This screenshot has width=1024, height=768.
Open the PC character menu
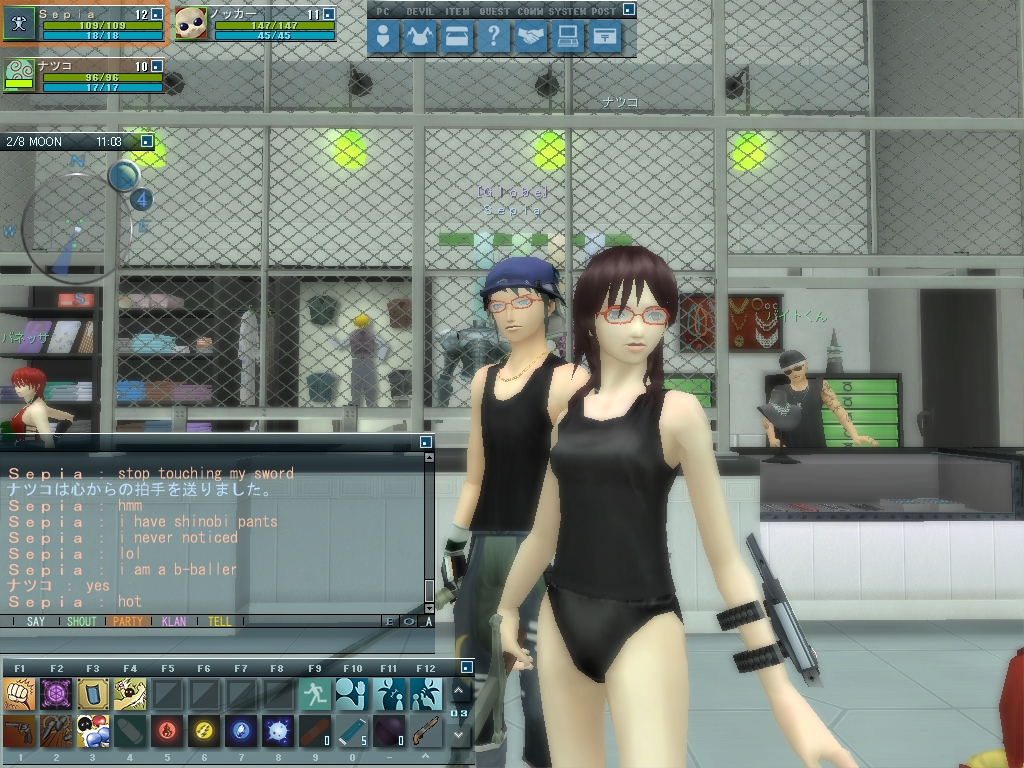[383, 38]
